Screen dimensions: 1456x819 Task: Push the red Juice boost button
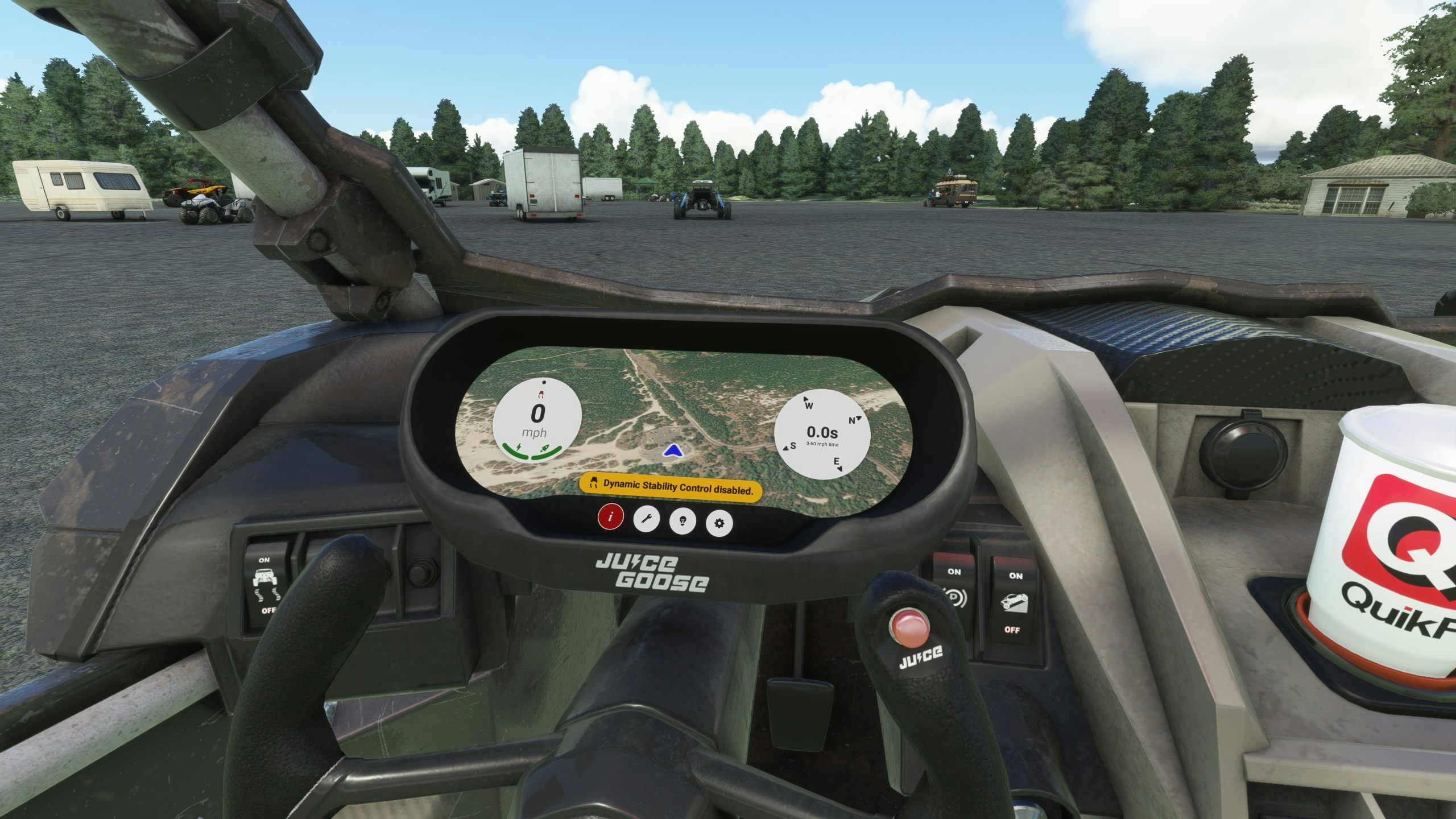click(x=911, y=628)
